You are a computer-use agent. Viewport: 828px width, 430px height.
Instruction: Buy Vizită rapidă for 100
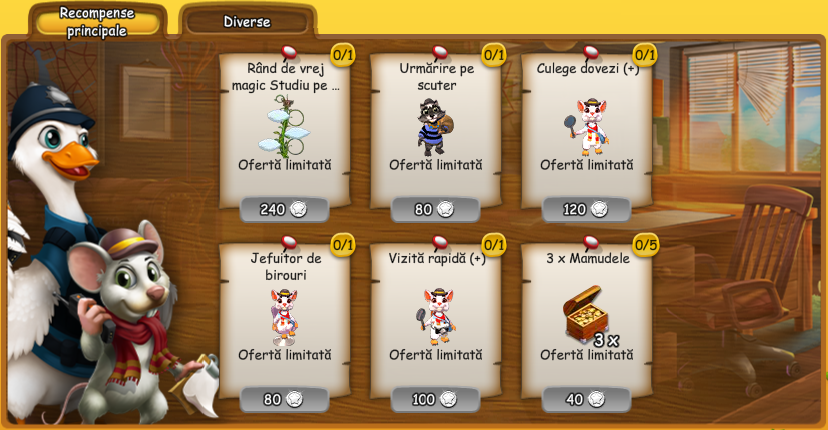[x=435, y=399]
